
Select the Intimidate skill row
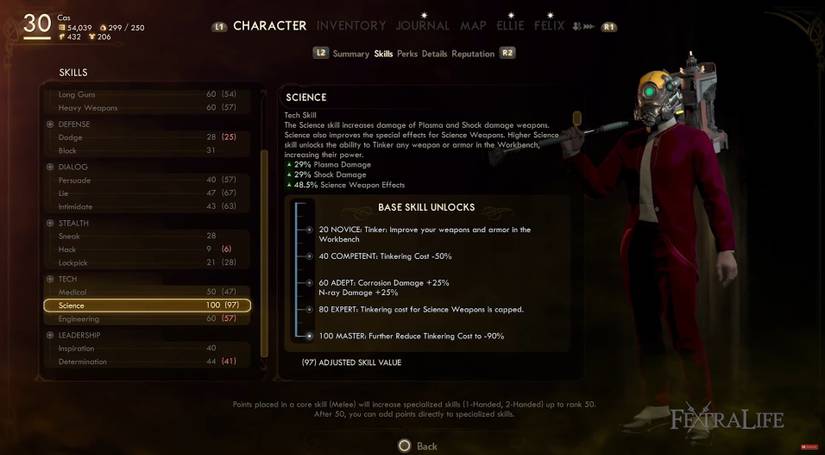pyautogui.click(x=146, y=207)
